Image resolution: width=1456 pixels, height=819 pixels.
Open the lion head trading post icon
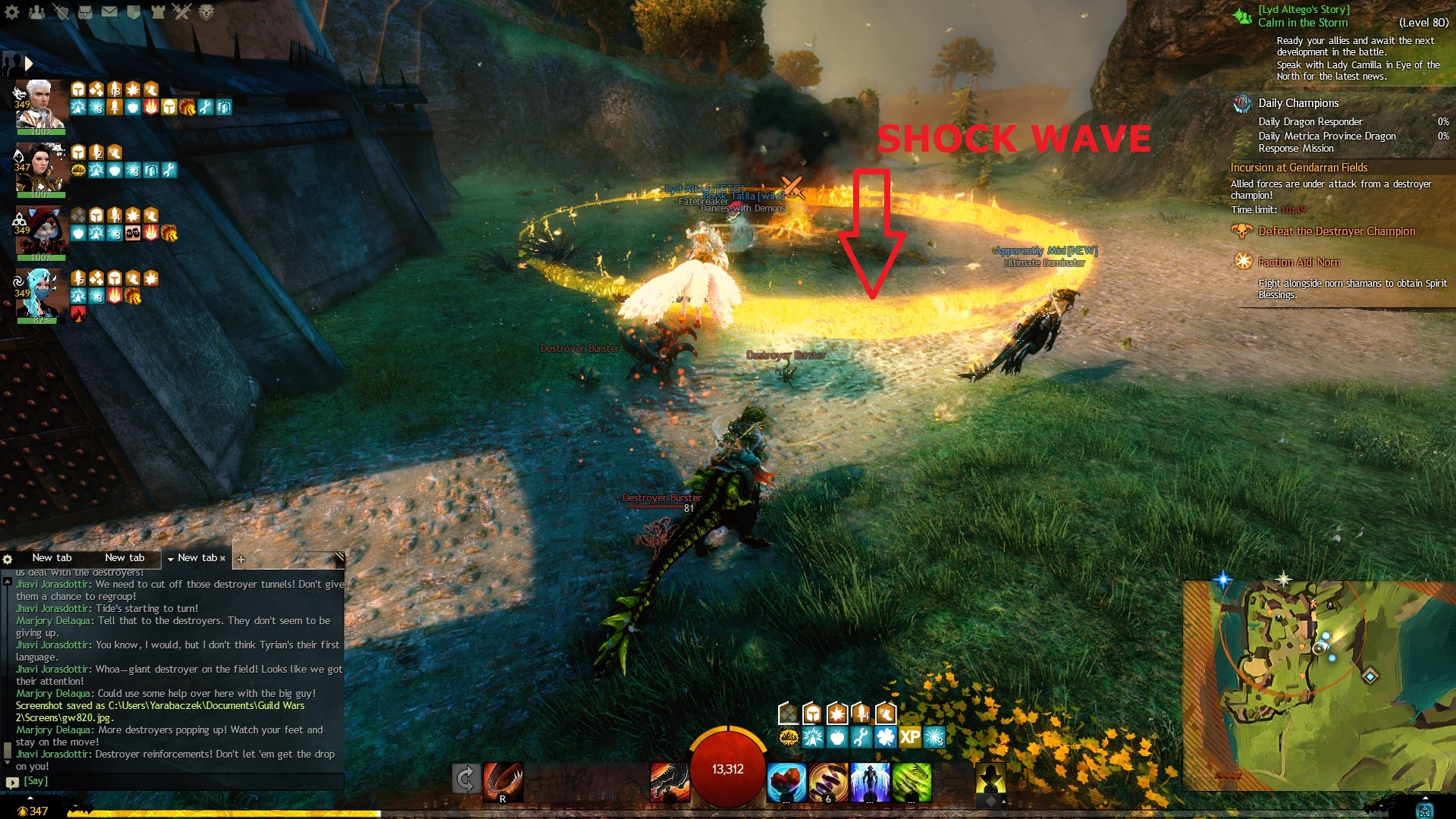[x=206, y=12]
